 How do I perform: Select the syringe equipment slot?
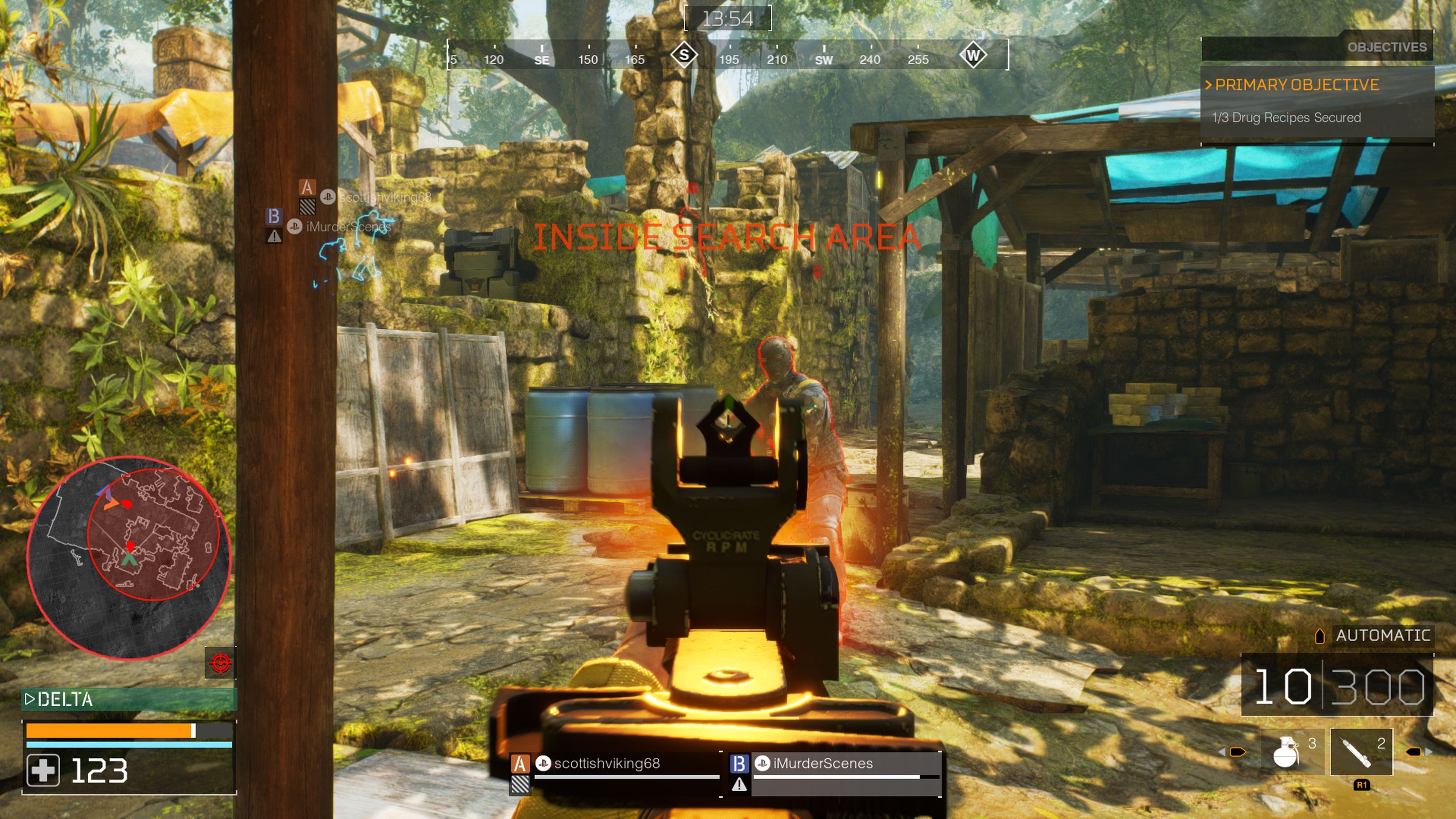click(x=1360, y=752)
